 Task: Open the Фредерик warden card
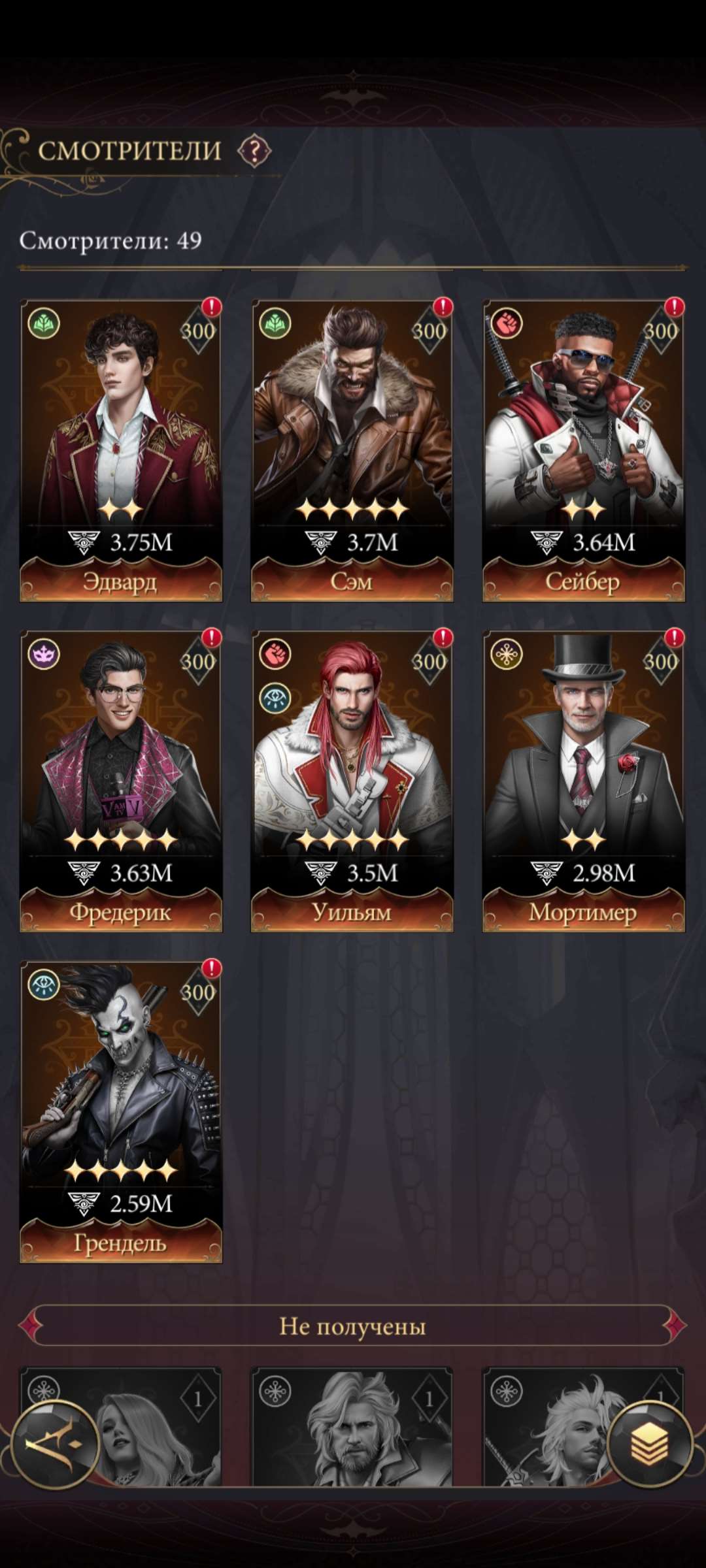click(x=121, y=781)
